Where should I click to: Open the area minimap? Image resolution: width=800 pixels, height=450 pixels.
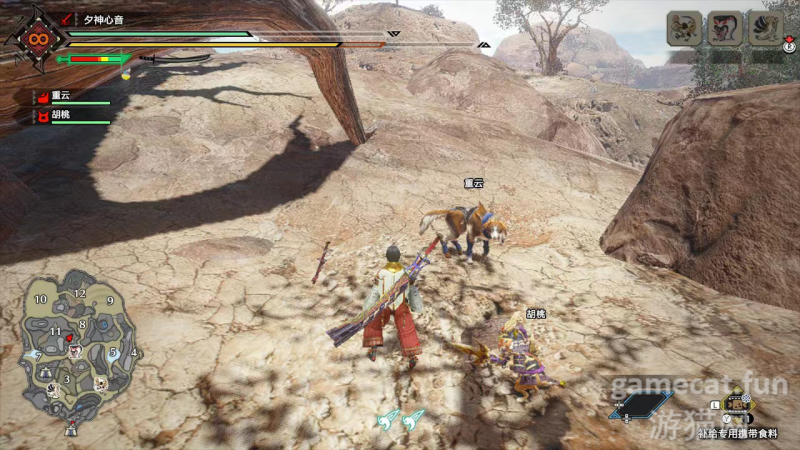(77, 340)
